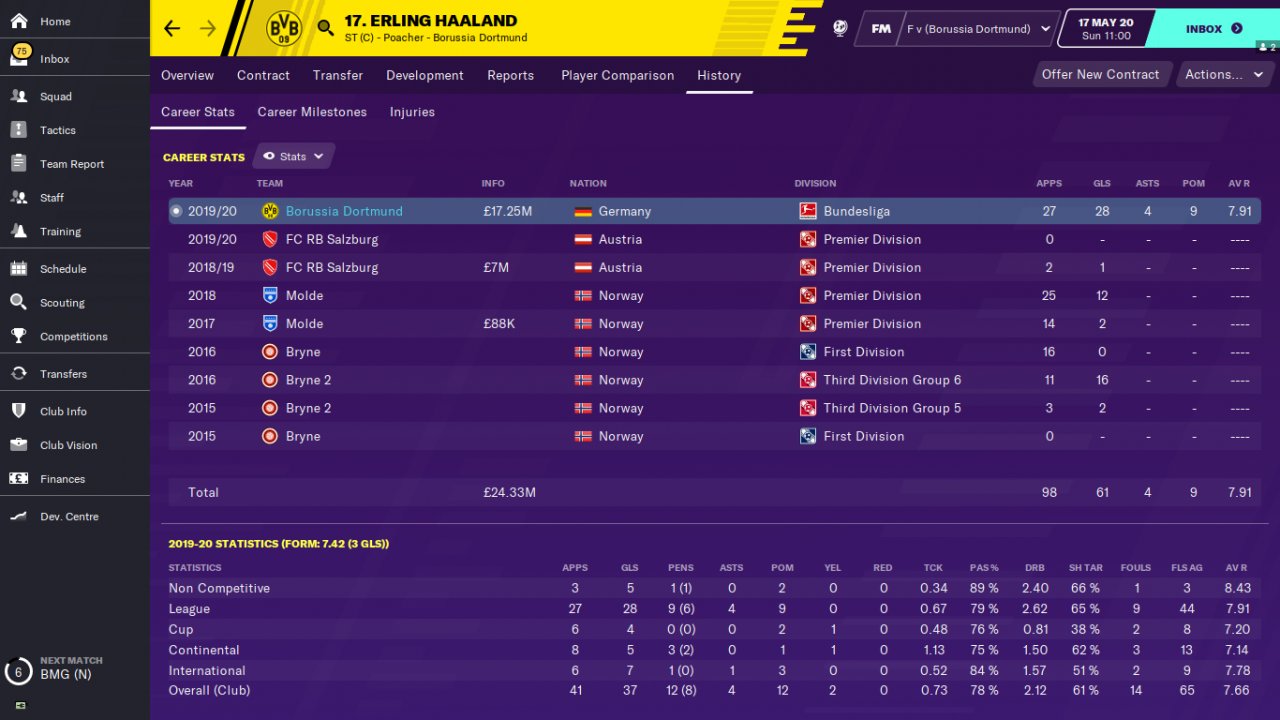This screenshot has height=720, width=1280.
Task: Go to the Squad screen
Action: [x=55, y=97]
